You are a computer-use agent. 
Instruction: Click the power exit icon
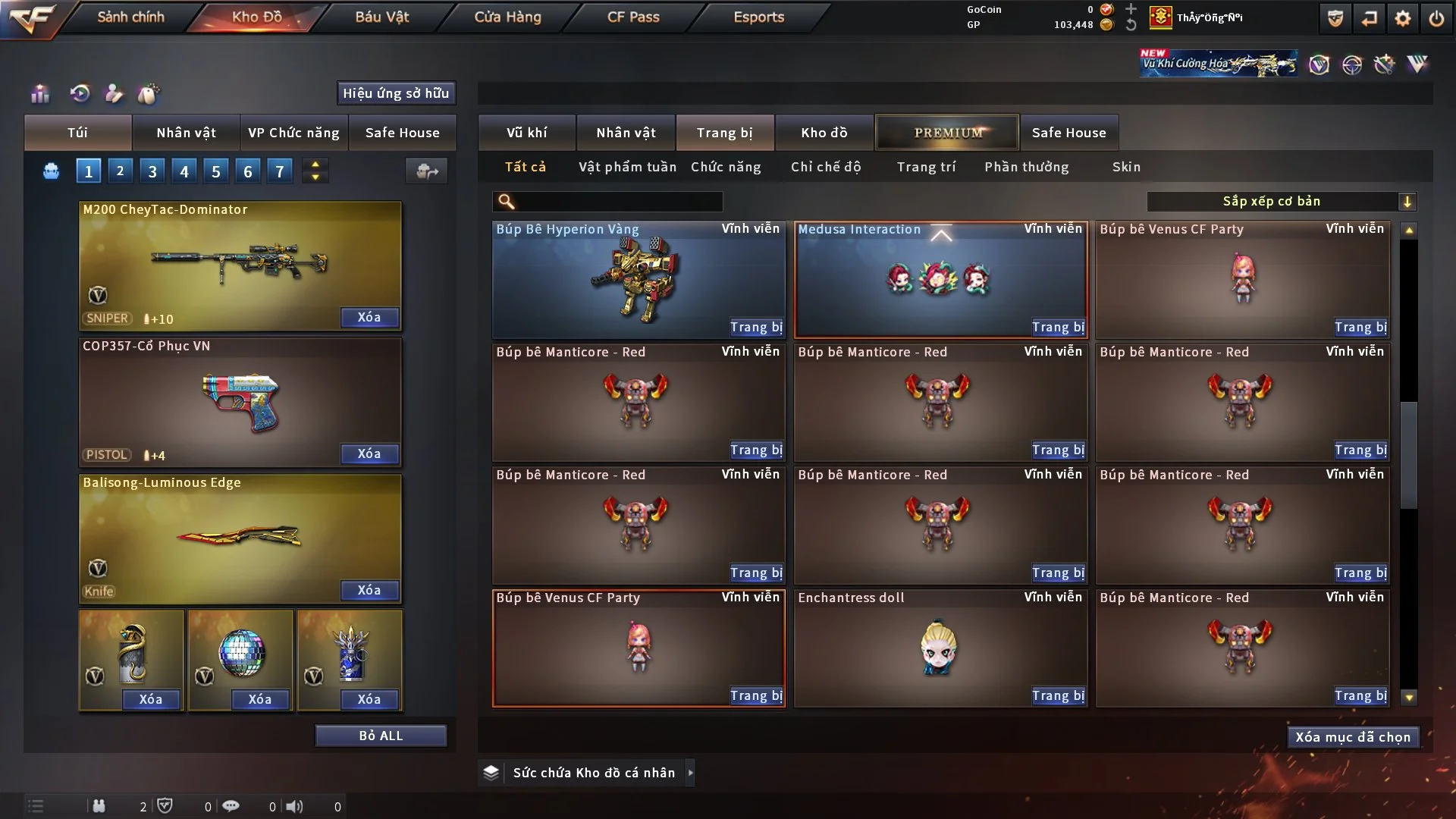1436,18
